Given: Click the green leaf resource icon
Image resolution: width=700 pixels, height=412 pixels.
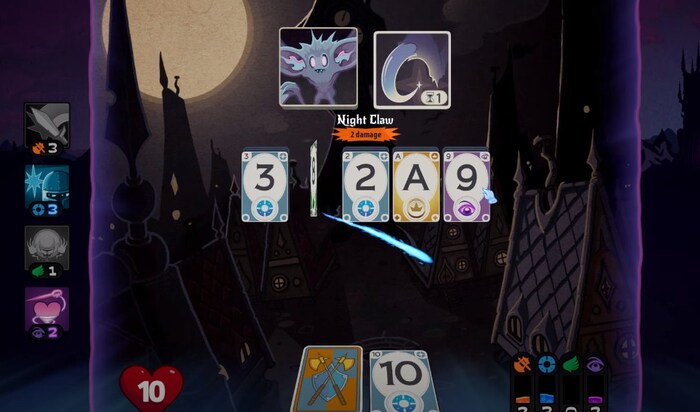Looking at the screenshot, I should pyautogui.click(x=570, y=366).
